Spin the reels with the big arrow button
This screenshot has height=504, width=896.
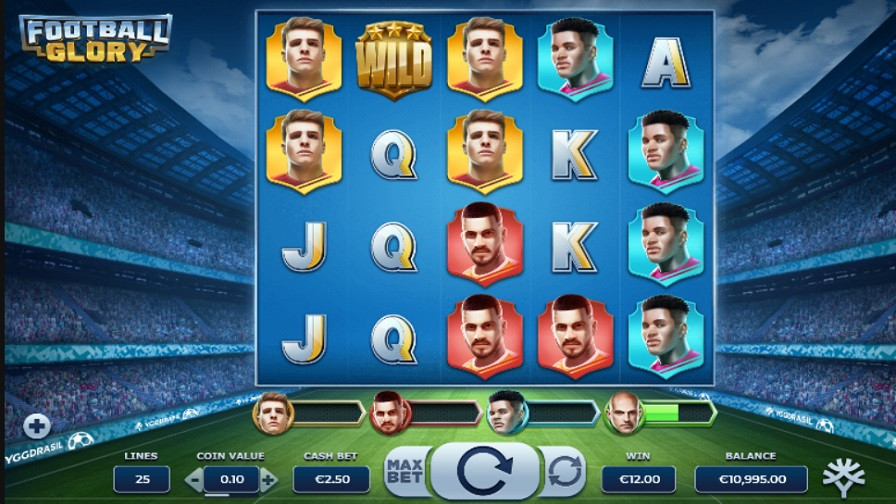pos(485,470)
